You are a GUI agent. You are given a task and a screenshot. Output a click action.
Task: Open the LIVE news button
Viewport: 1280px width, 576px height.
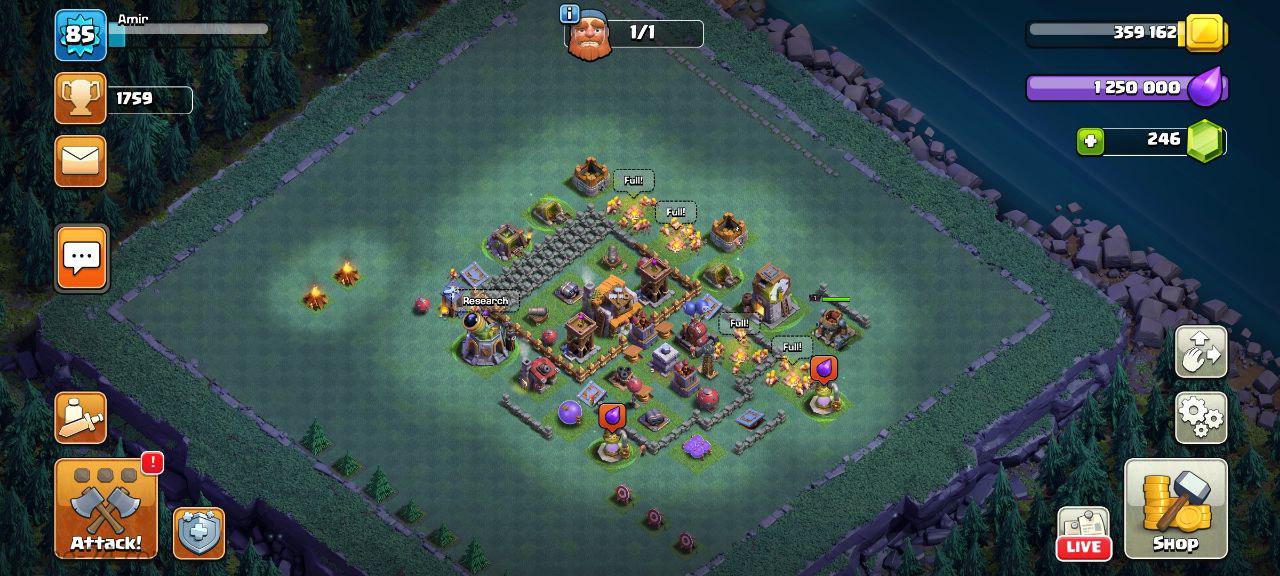[x=1083, y=534]
